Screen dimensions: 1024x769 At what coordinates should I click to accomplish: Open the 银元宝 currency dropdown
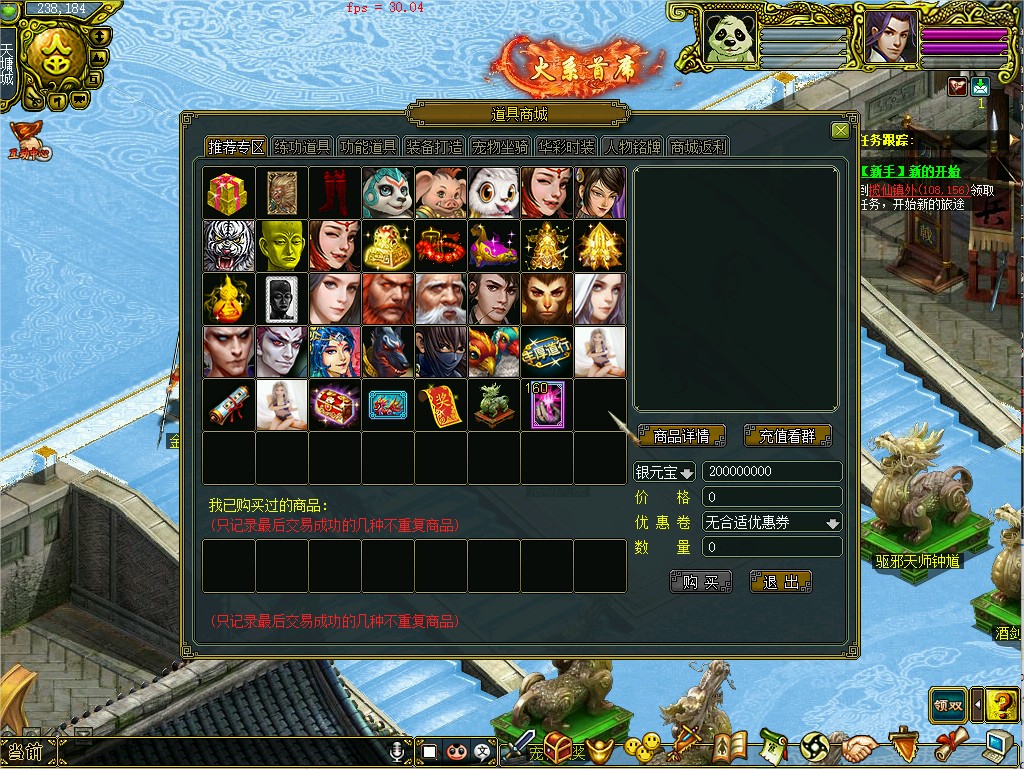click(665, 472)
